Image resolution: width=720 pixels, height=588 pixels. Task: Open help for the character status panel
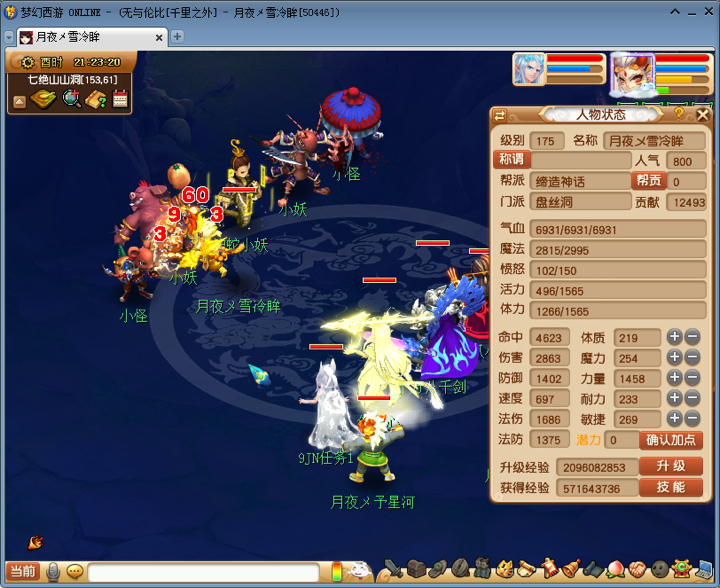(678, 114)
